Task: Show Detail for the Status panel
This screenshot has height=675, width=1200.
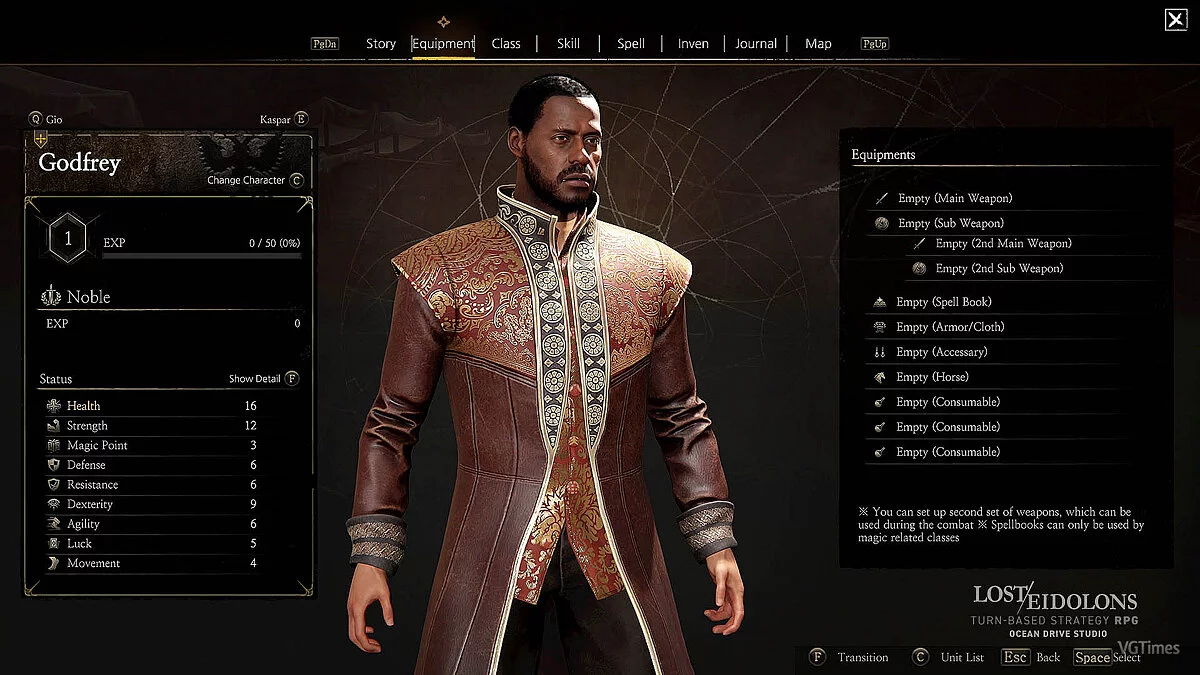Action: pos(263,379)
